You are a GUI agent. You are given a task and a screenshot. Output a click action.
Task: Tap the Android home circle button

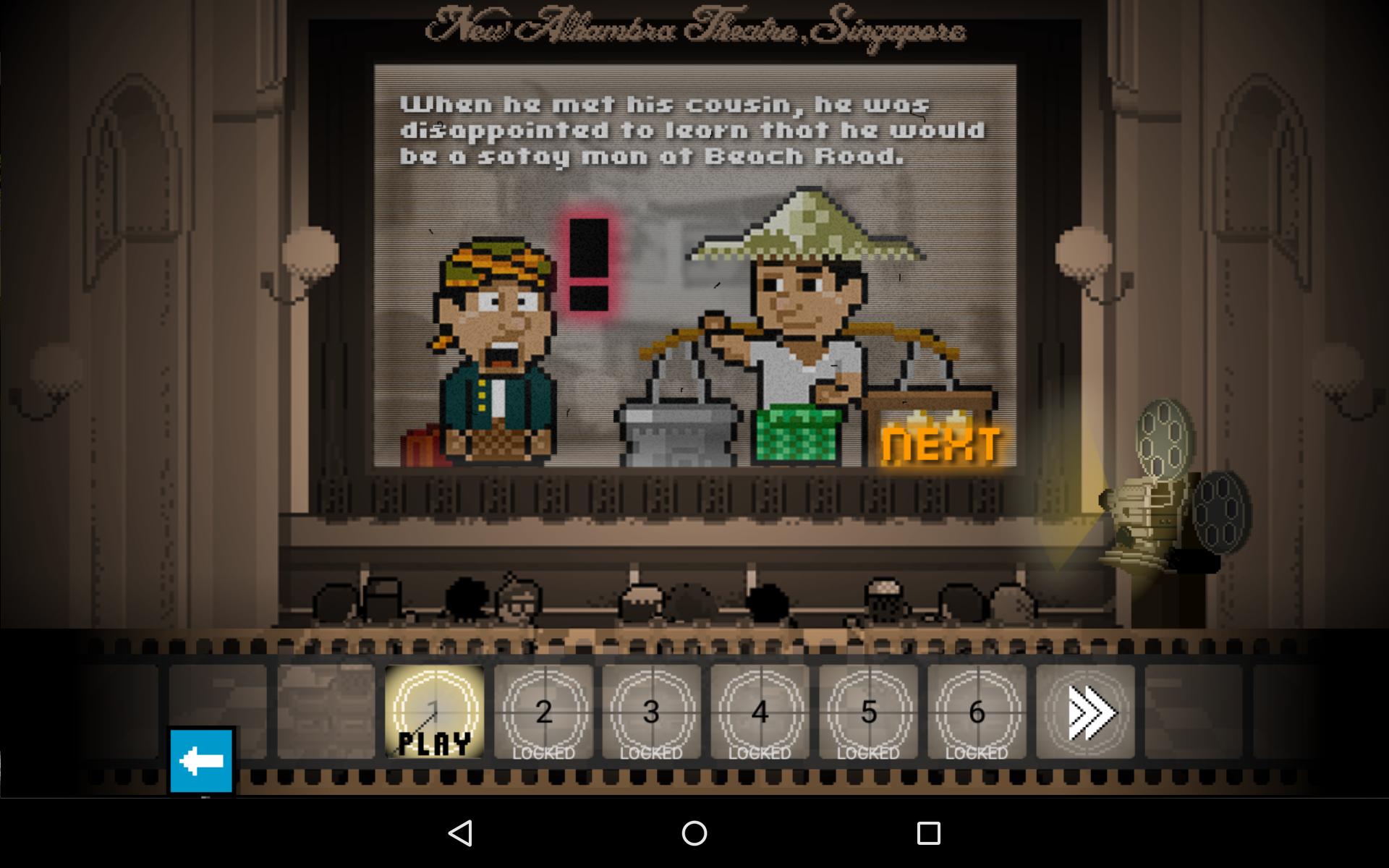coord(694,833)
